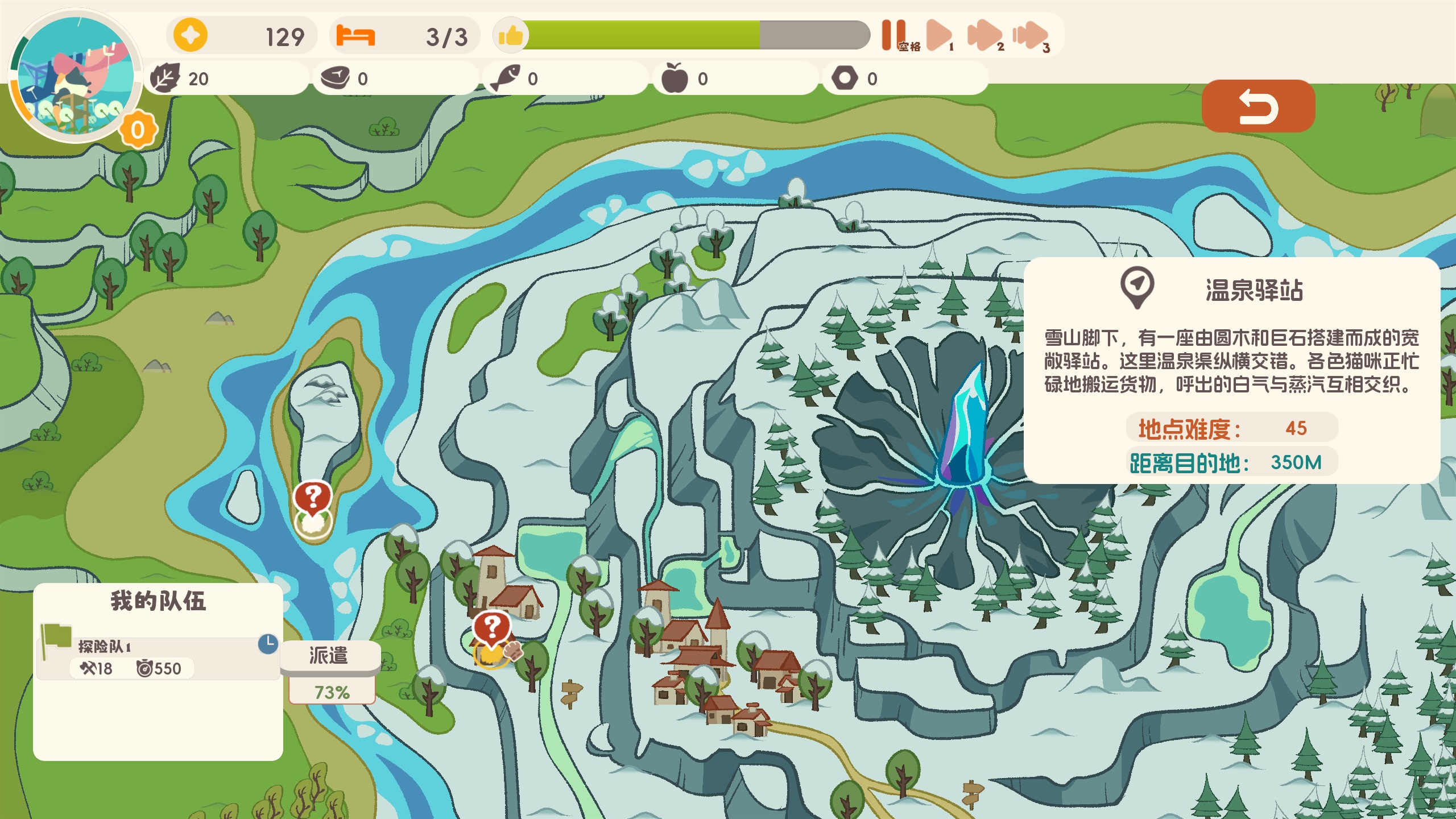This screenshot has width=1456, height=819.
Task: Set game speed to 3x
Action: (1030, 35)
